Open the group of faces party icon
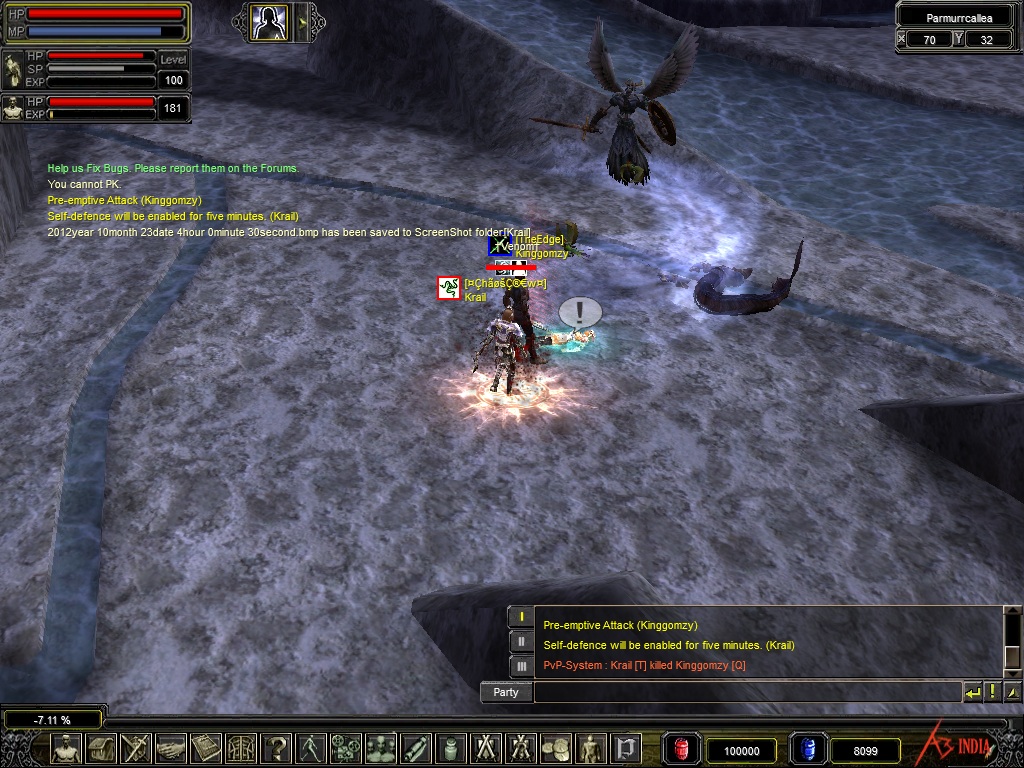Image resolution: width=1024 pixels, height=768 pixels. coord(380,748)
